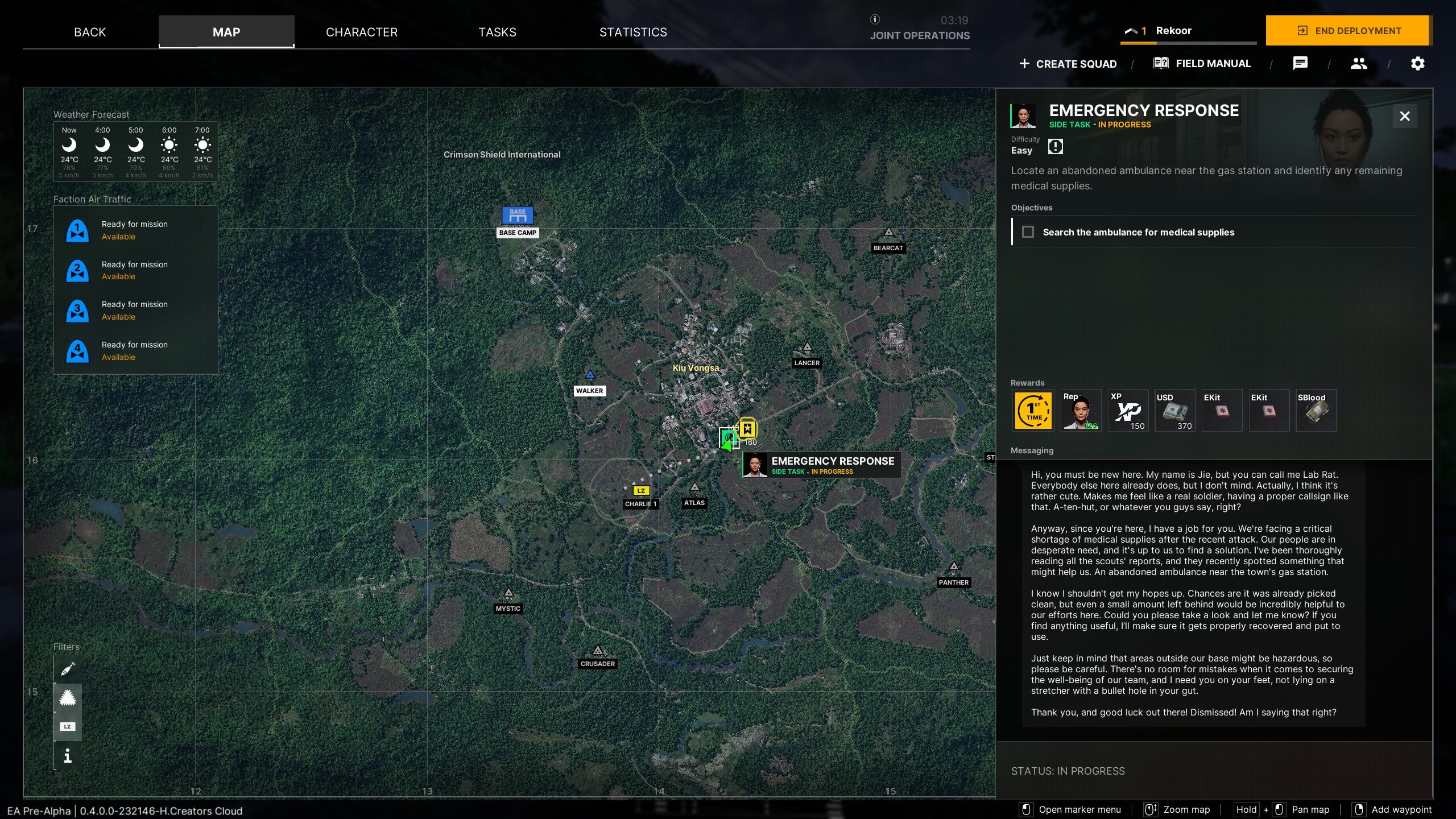This screenshot has width=1456, height=819.
Task: Open the settings menu
Action: coord(1417,63)
